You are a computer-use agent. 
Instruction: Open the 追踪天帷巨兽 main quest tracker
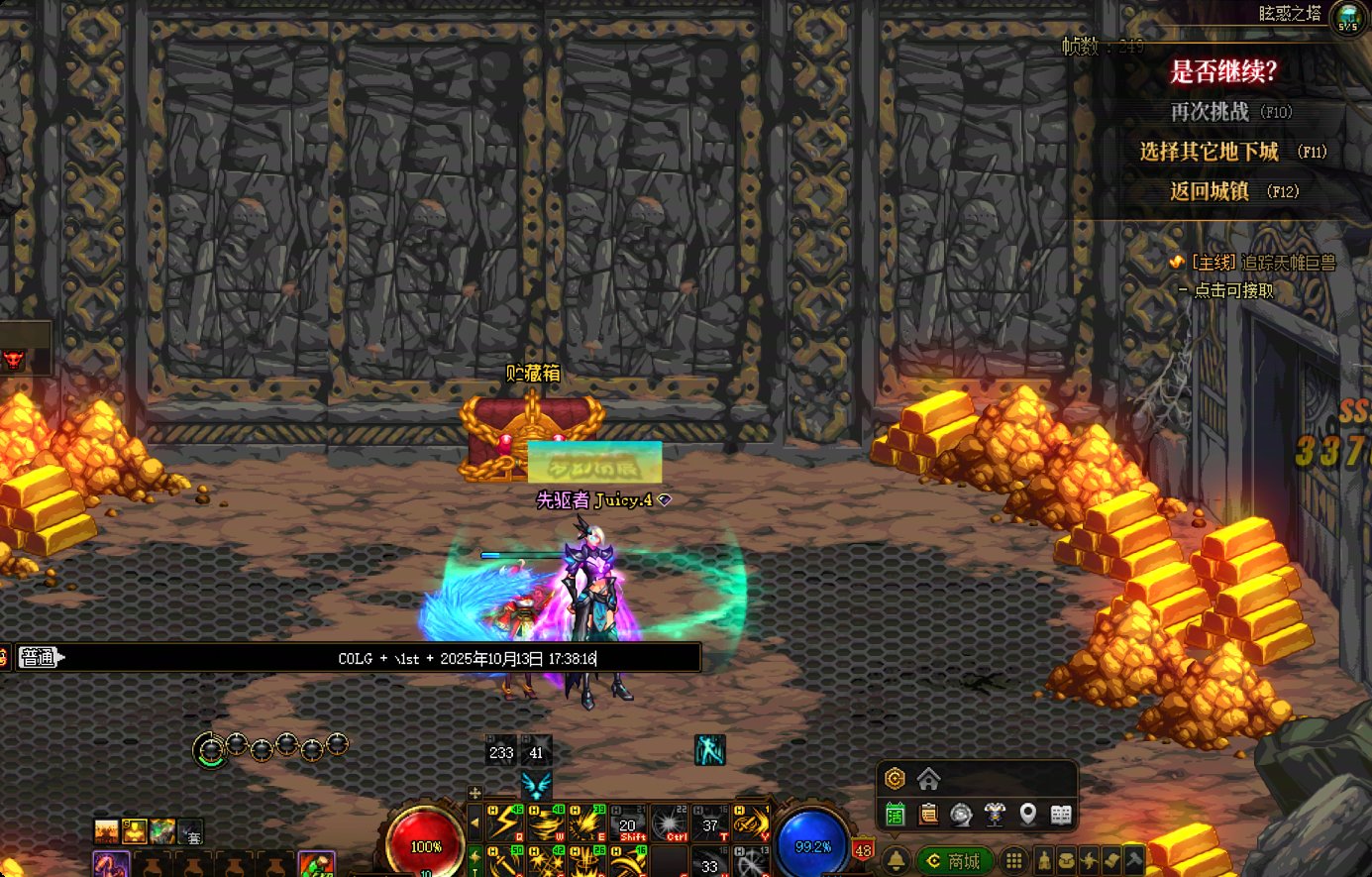click(1262, 263)
